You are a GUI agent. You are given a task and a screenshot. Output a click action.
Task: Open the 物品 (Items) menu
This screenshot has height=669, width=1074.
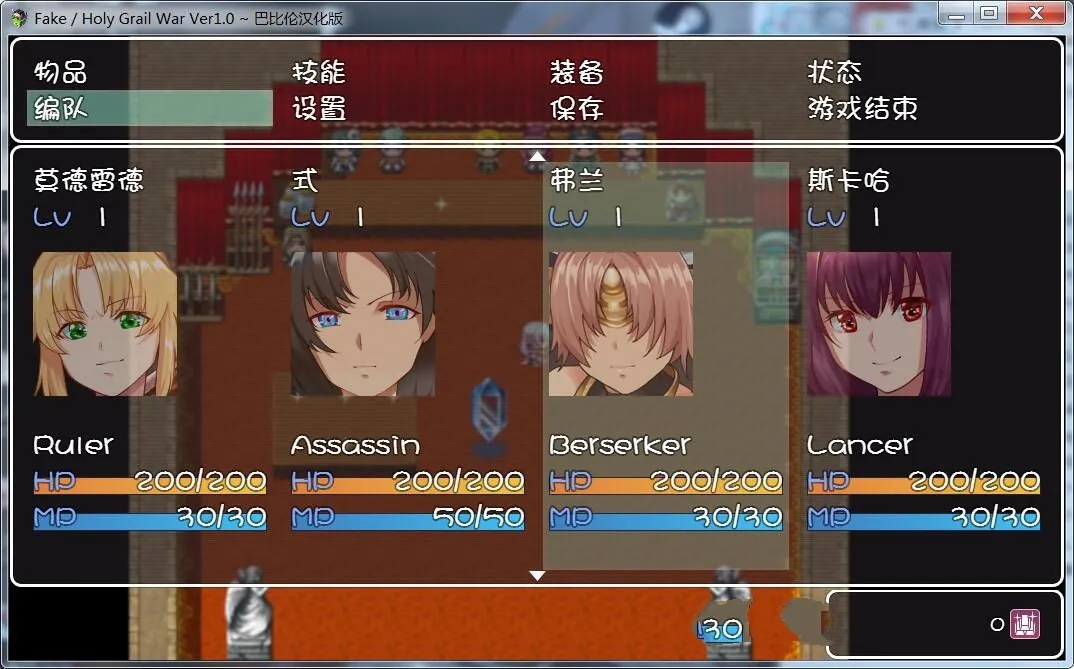point(61,72)
